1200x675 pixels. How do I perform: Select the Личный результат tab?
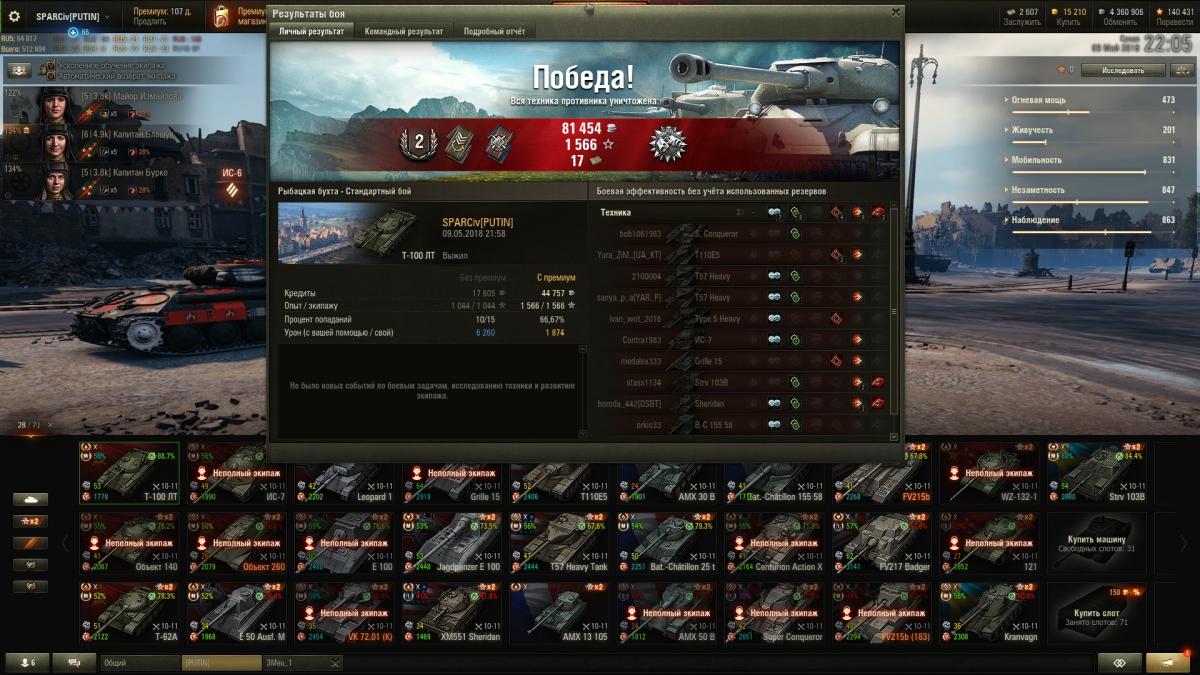[x=311, y=31]
